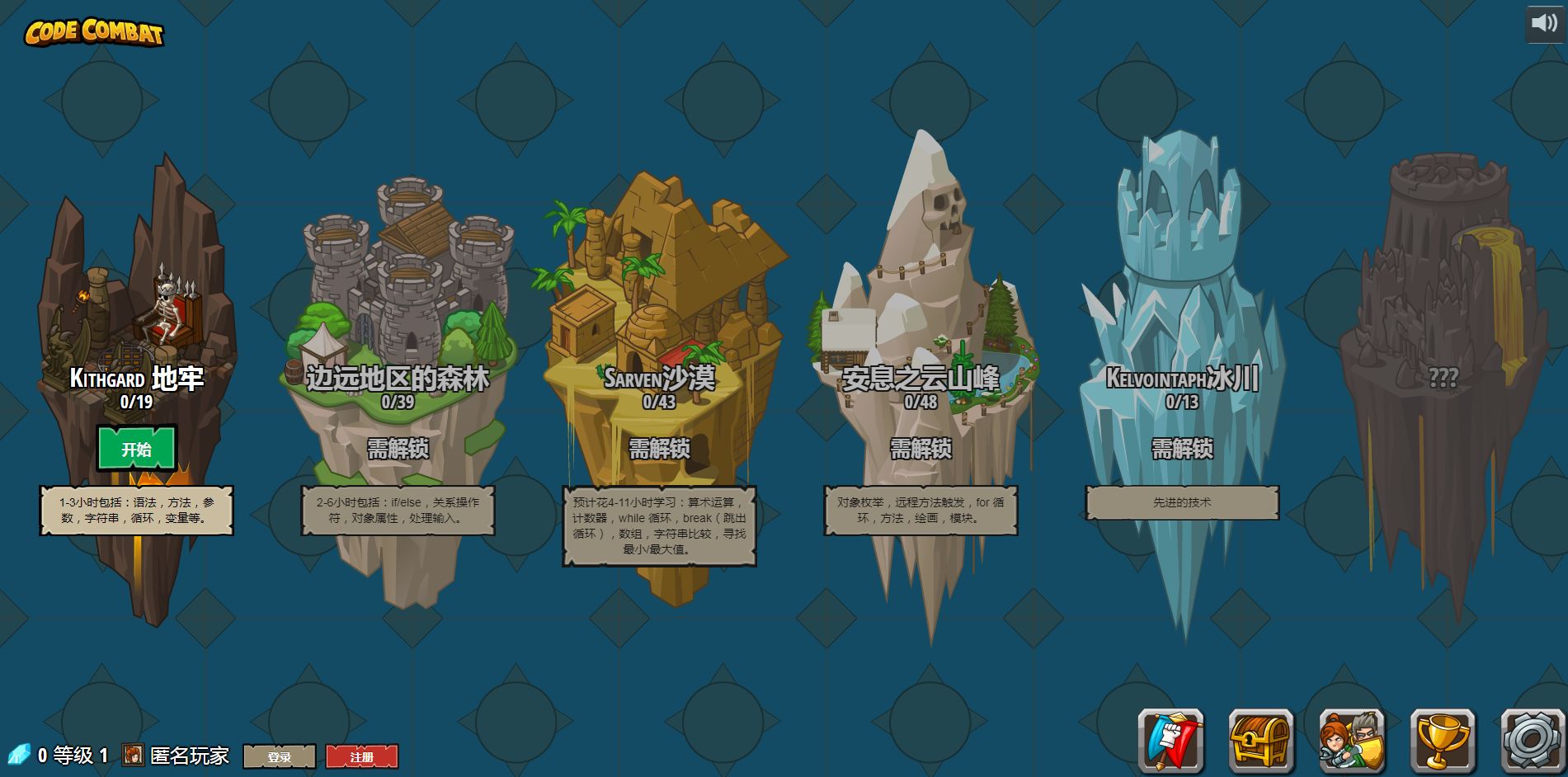
Task: Open settings with the gear icon
Action: [x=1533, y=741]
